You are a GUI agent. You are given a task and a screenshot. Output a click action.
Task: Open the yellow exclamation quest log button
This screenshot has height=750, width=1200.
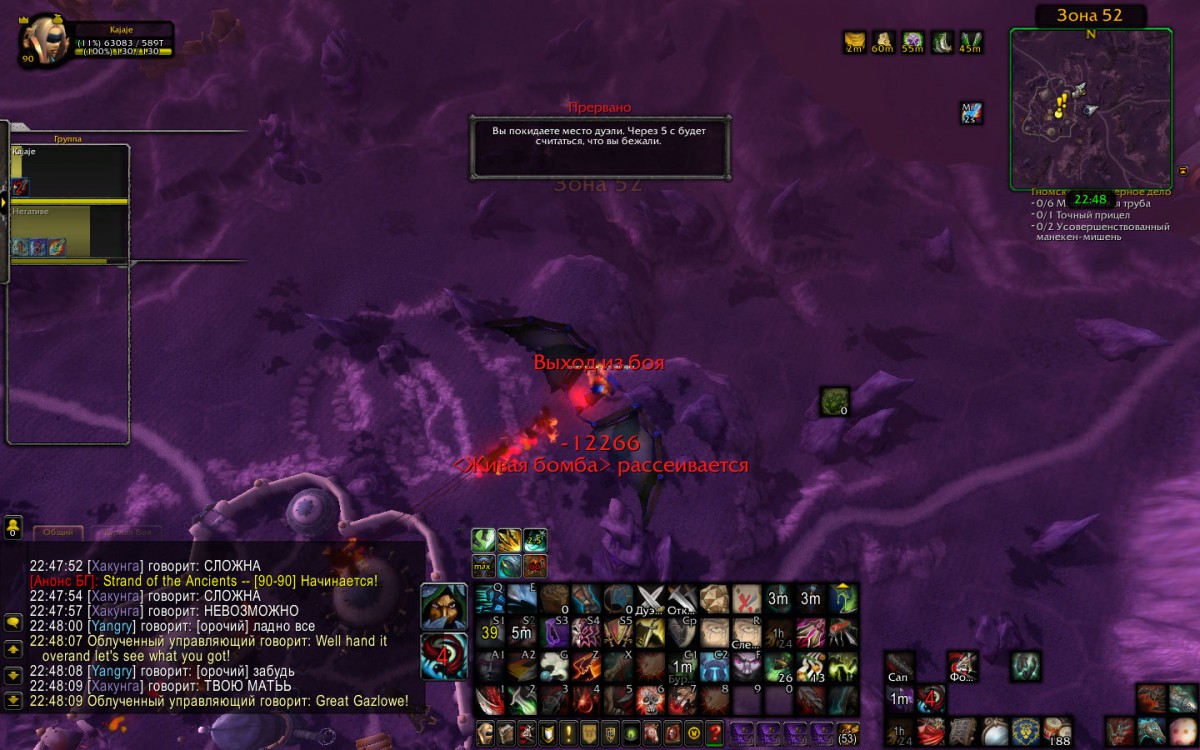click(567, 732)
